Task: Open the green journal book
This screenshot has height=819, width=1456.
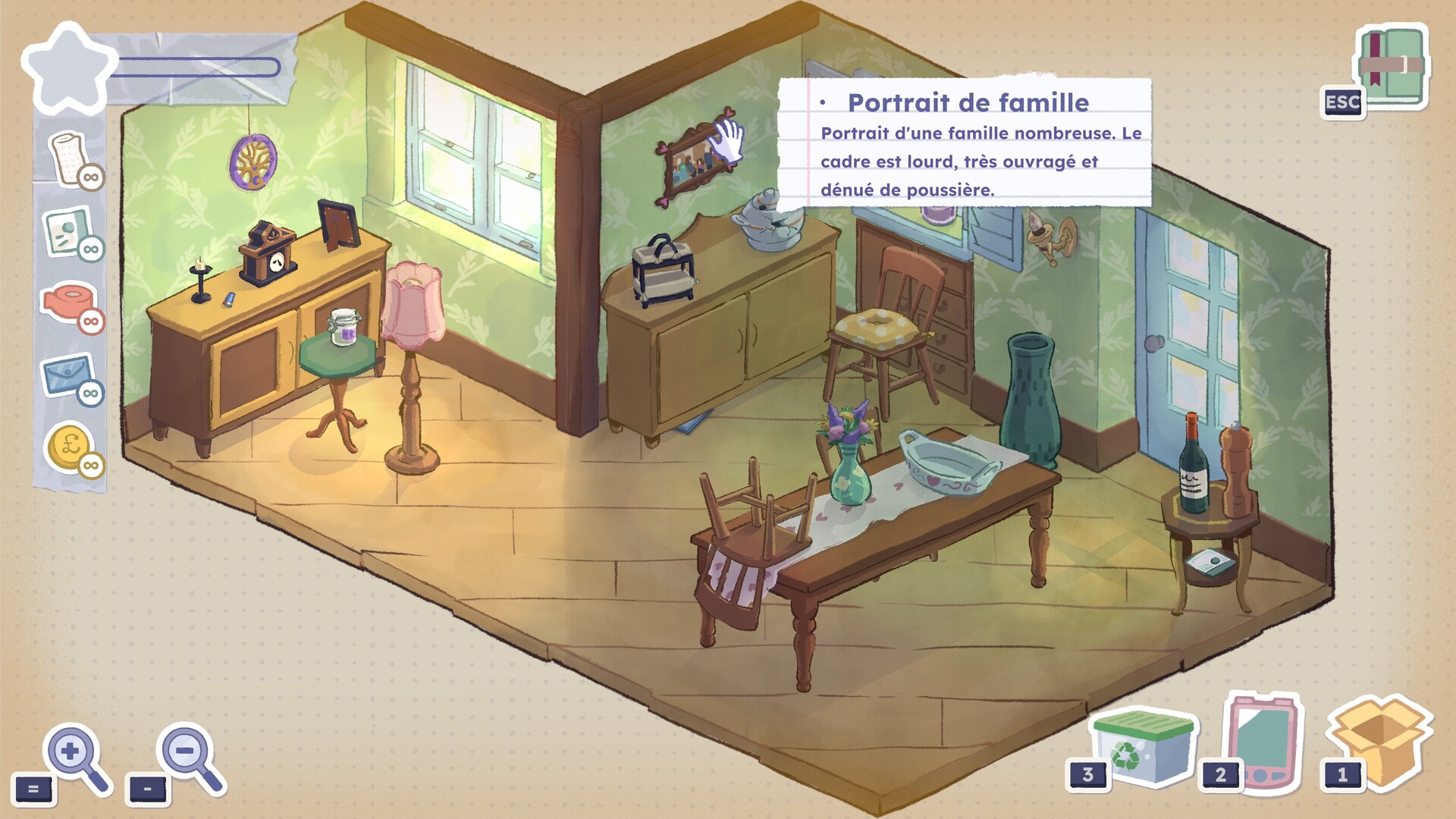Action: point(1392,67)
